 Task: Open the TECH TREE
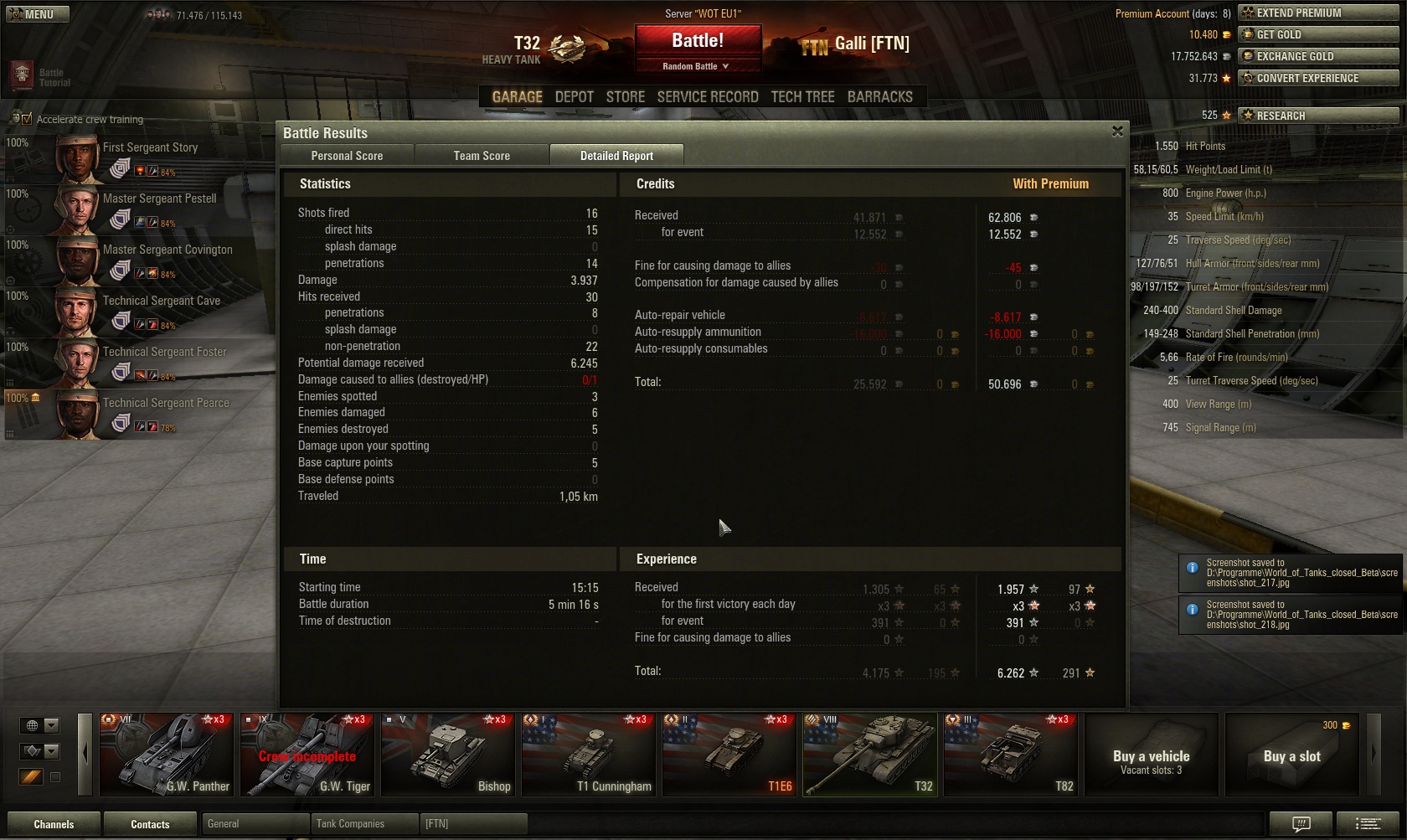point(802,97)
